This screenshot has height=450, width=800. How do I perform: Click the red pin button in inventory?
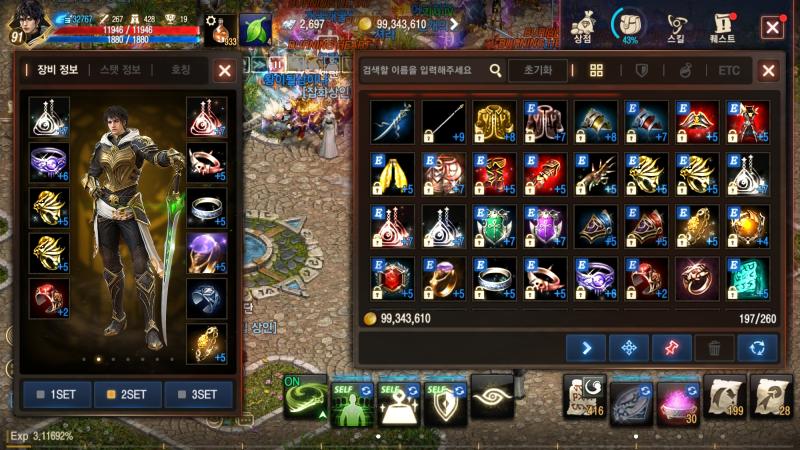[x=671, y=348]
